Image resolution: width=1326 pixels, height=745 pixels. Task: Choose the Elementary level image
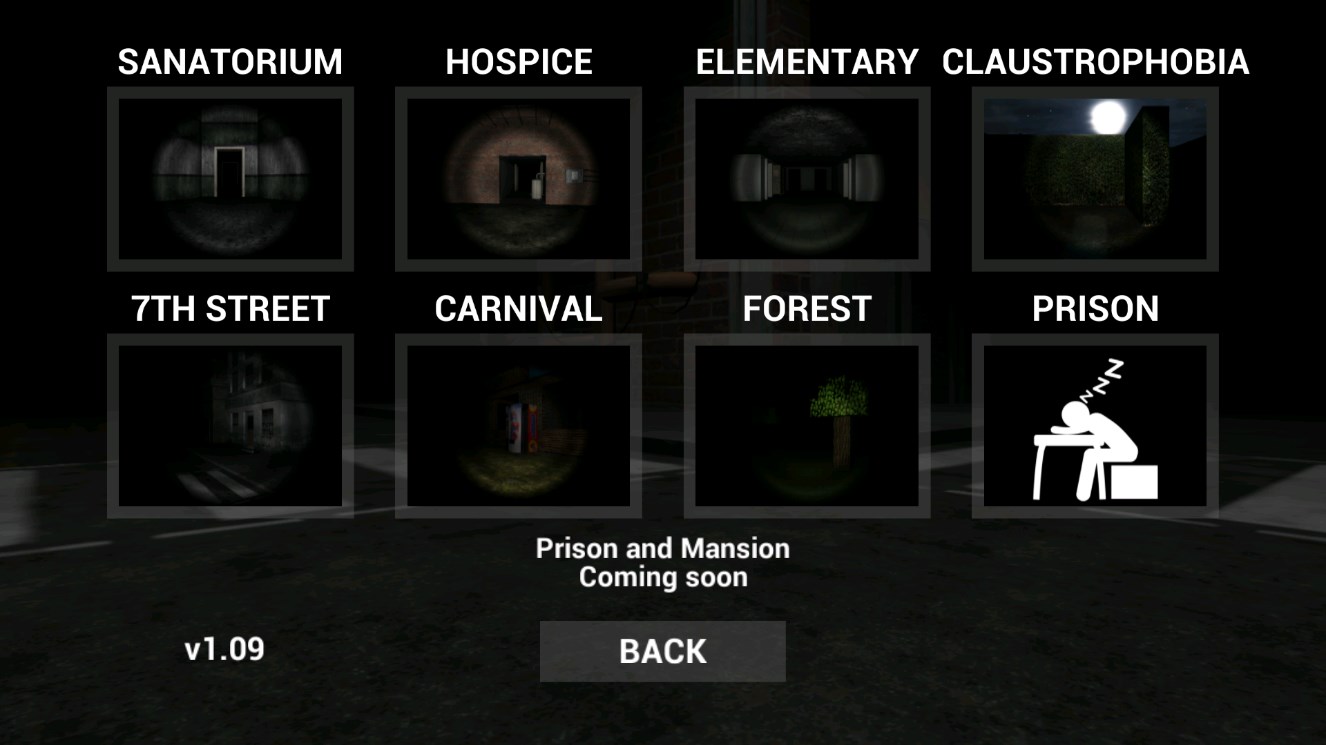coord(805,178)
